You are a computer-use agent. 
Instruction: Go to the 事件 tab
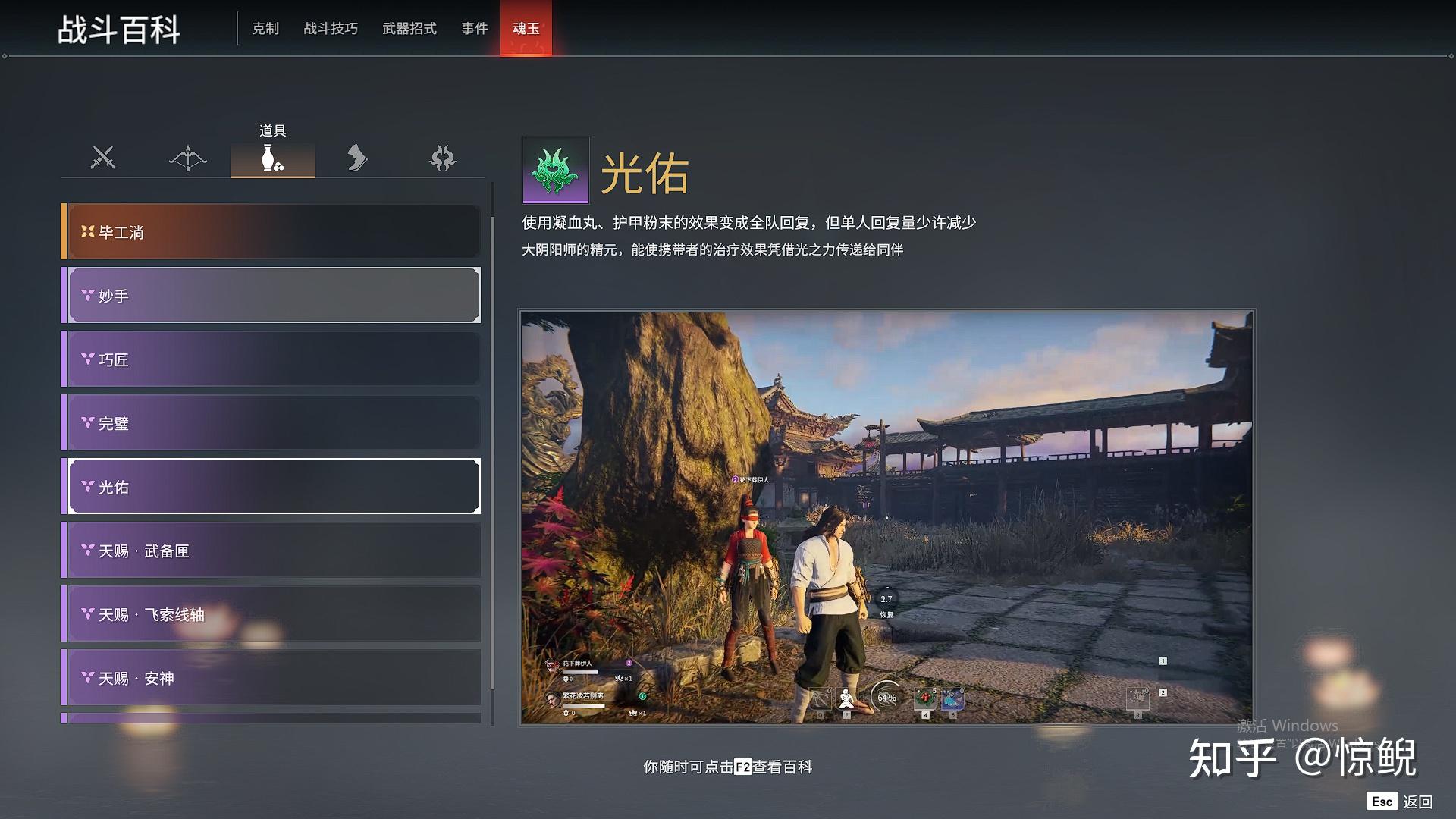pyautogui.click(x=475, y=29)
